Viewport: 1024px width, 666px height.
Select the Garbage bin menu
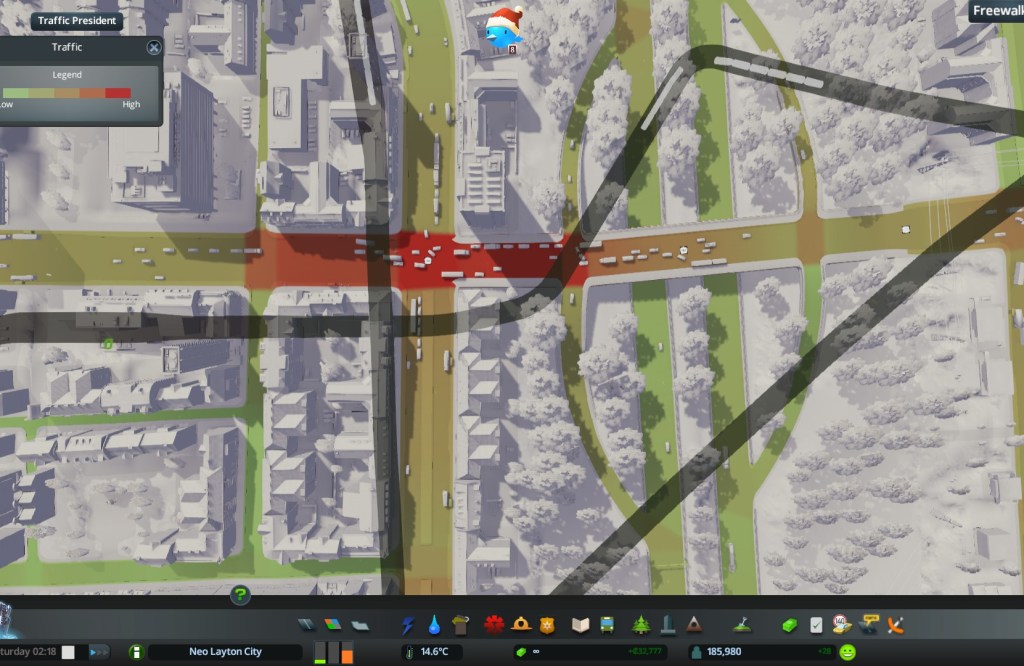[460, 625]
